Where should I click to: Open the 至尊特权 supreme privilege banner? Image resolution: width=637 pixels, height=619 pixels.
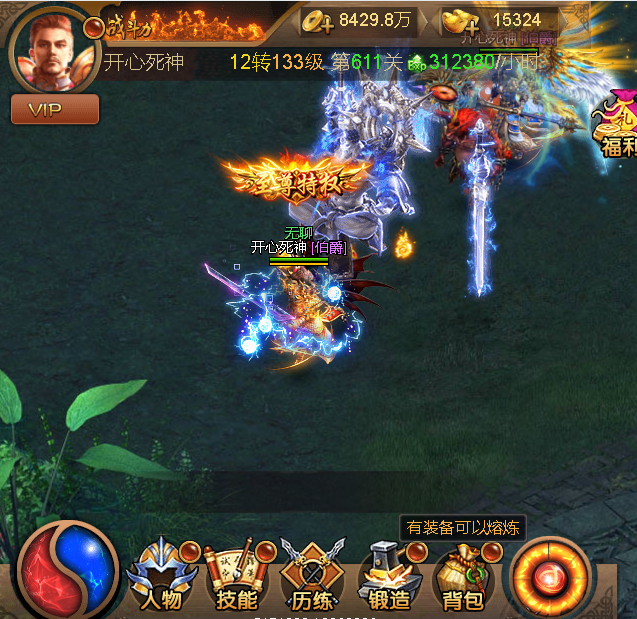pyautogui.click(x=297, y=179)
